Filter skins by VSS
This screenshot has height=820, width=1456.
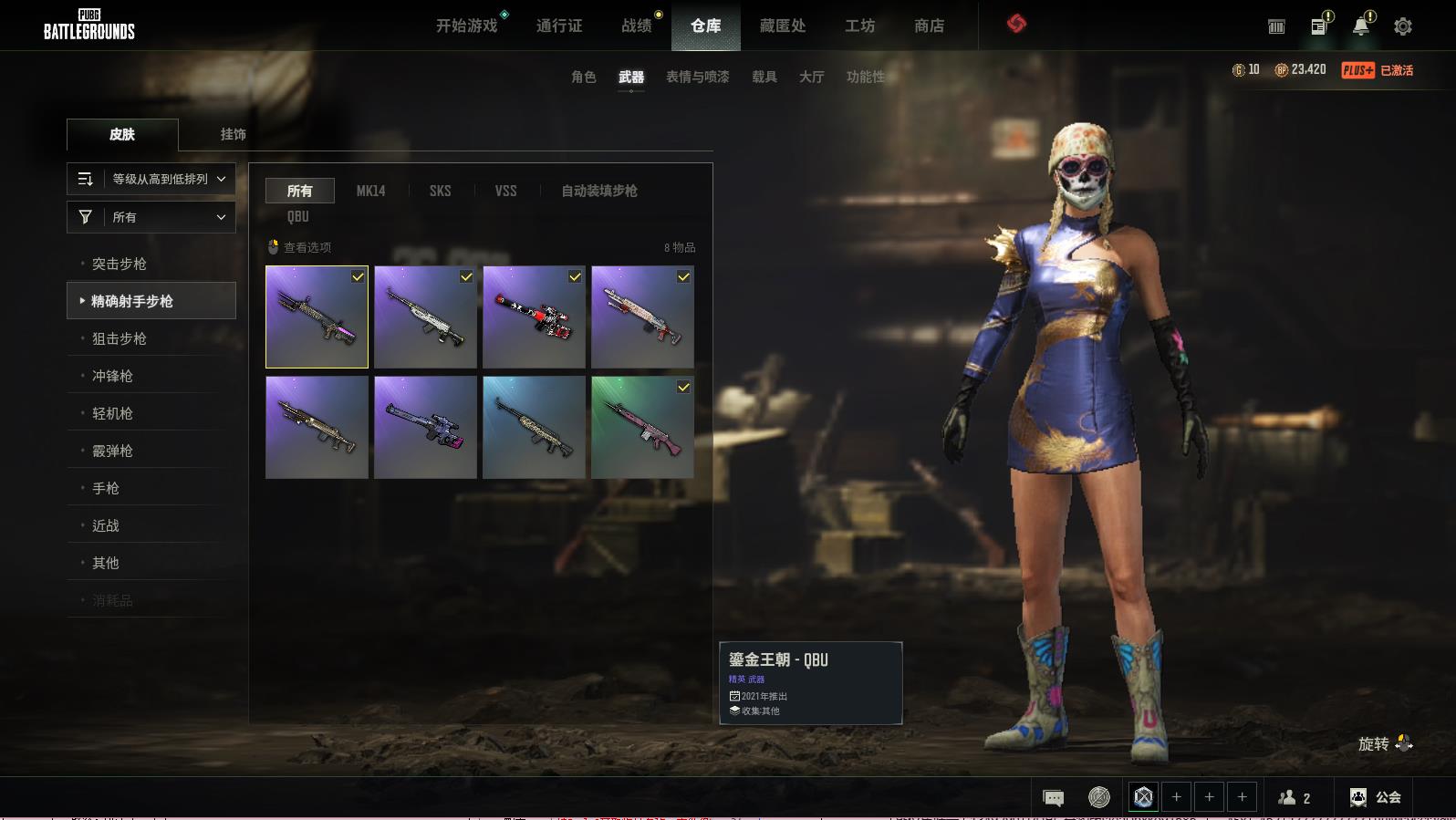pyautogui.click(x=505, y=191)
